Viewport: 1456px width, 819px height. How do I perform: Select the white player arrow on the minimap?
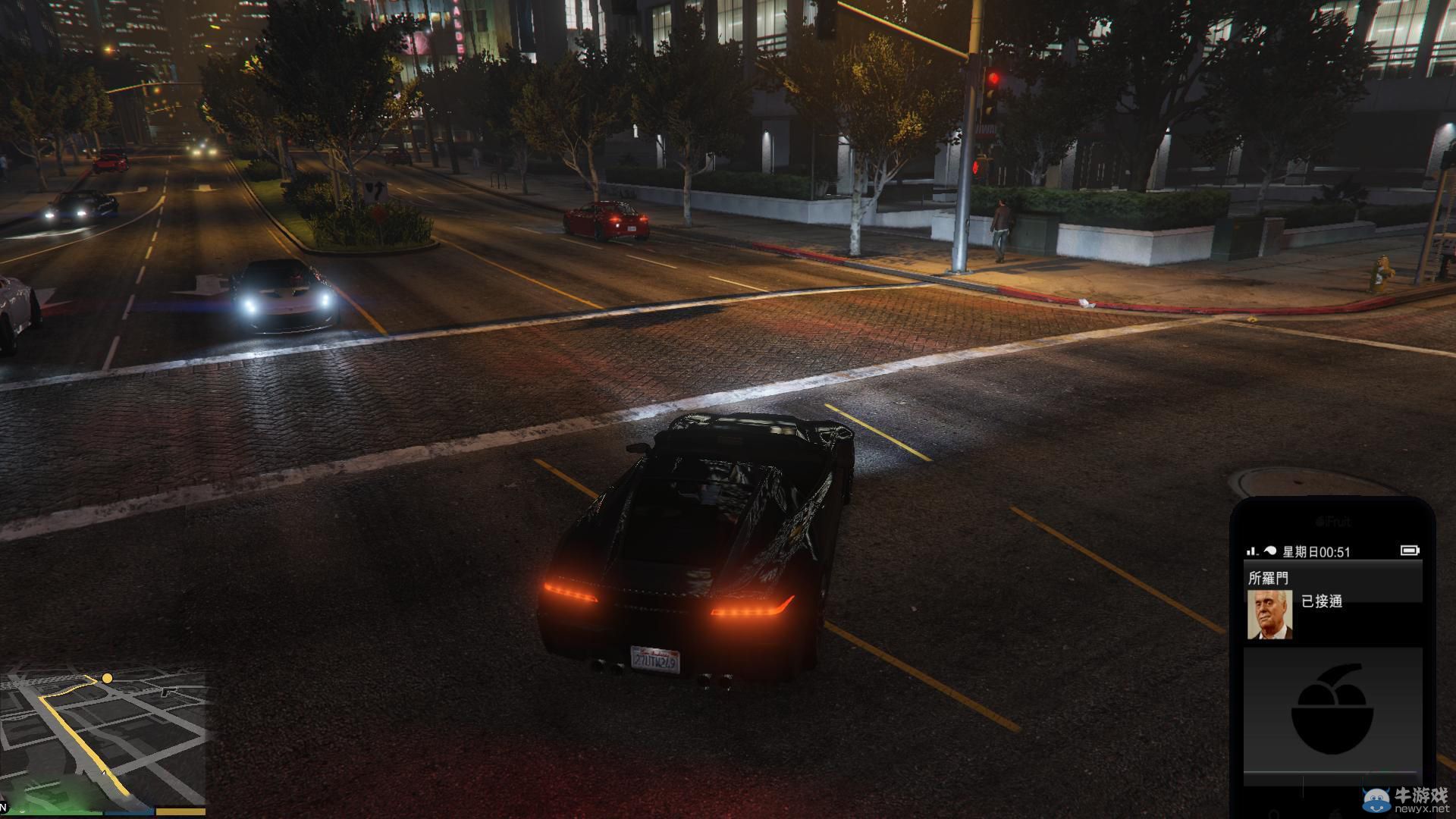(x=103, y=773)
